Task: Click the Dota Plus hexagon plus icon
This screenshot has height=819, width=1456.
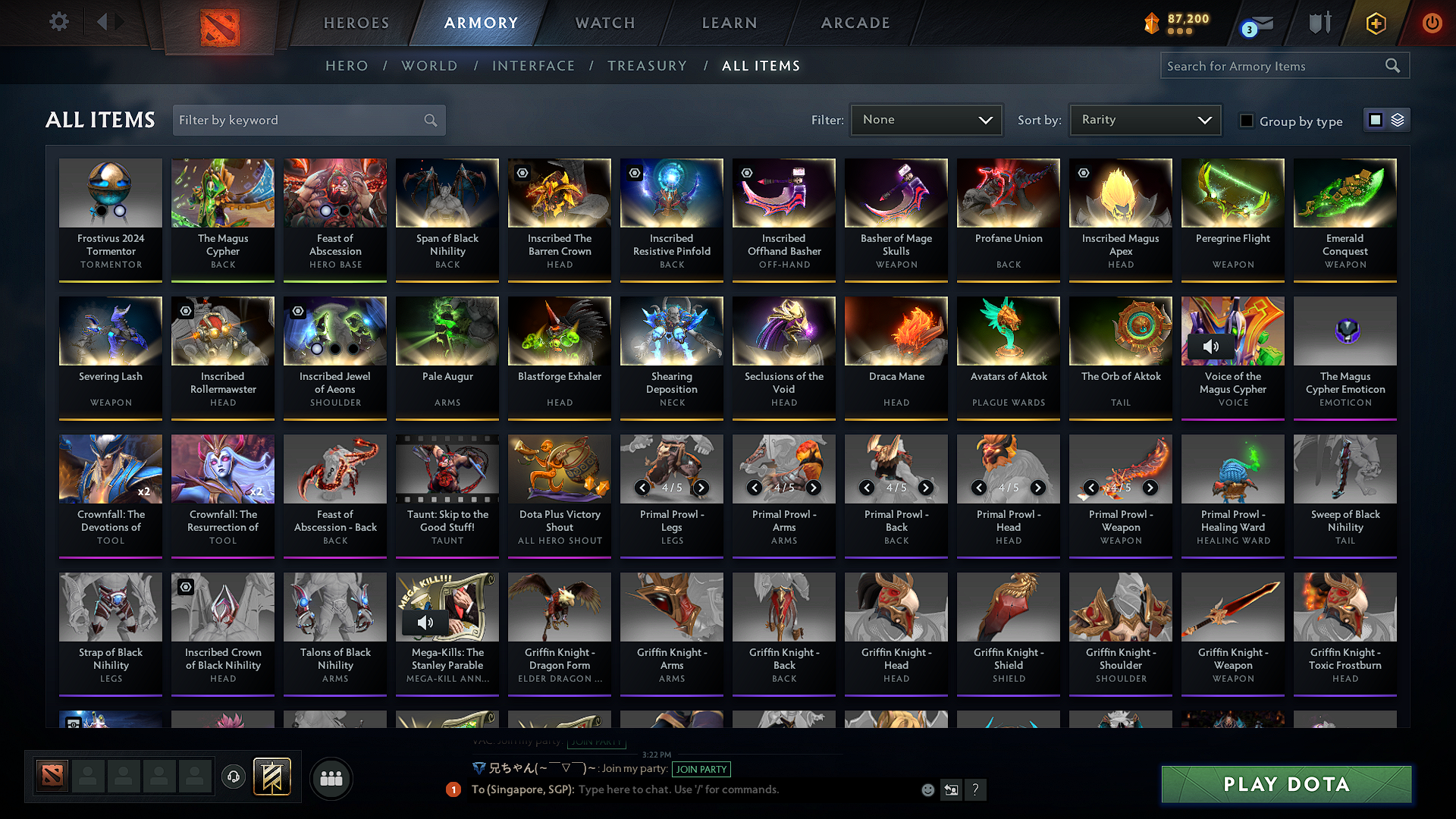Action: [x=1375, y=22]
